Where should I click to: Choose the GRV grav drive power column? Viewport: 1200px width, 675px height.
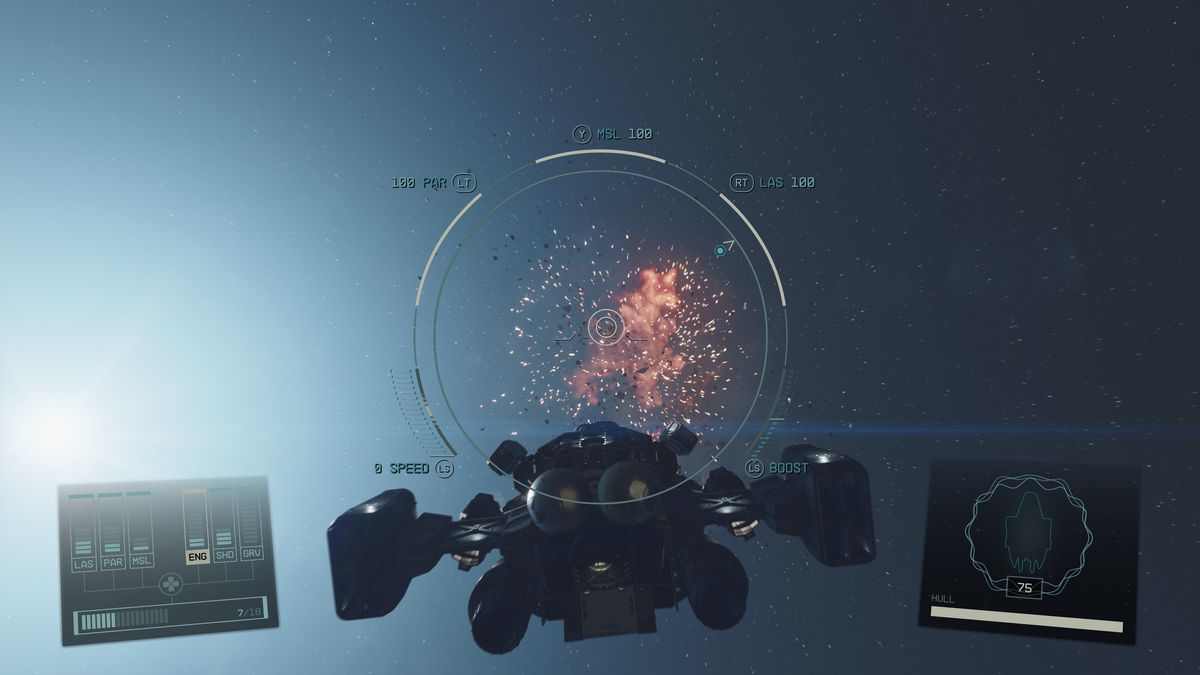click(251, 521)
